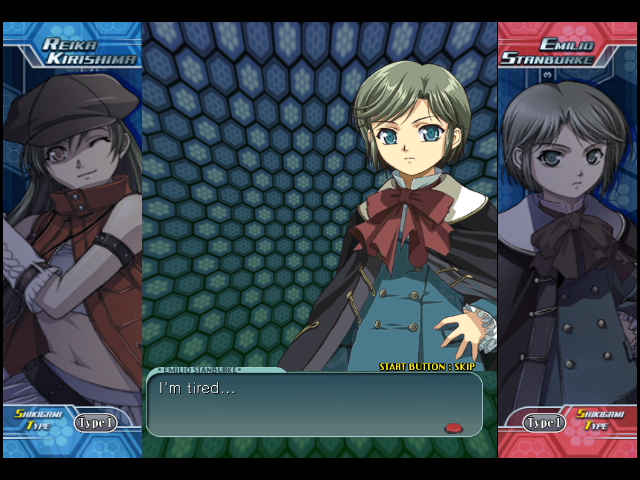
Task: Select Emilio Stanburke's Type 1 shikigami badge
Action: pyautogui.click(x=545, y=423)
